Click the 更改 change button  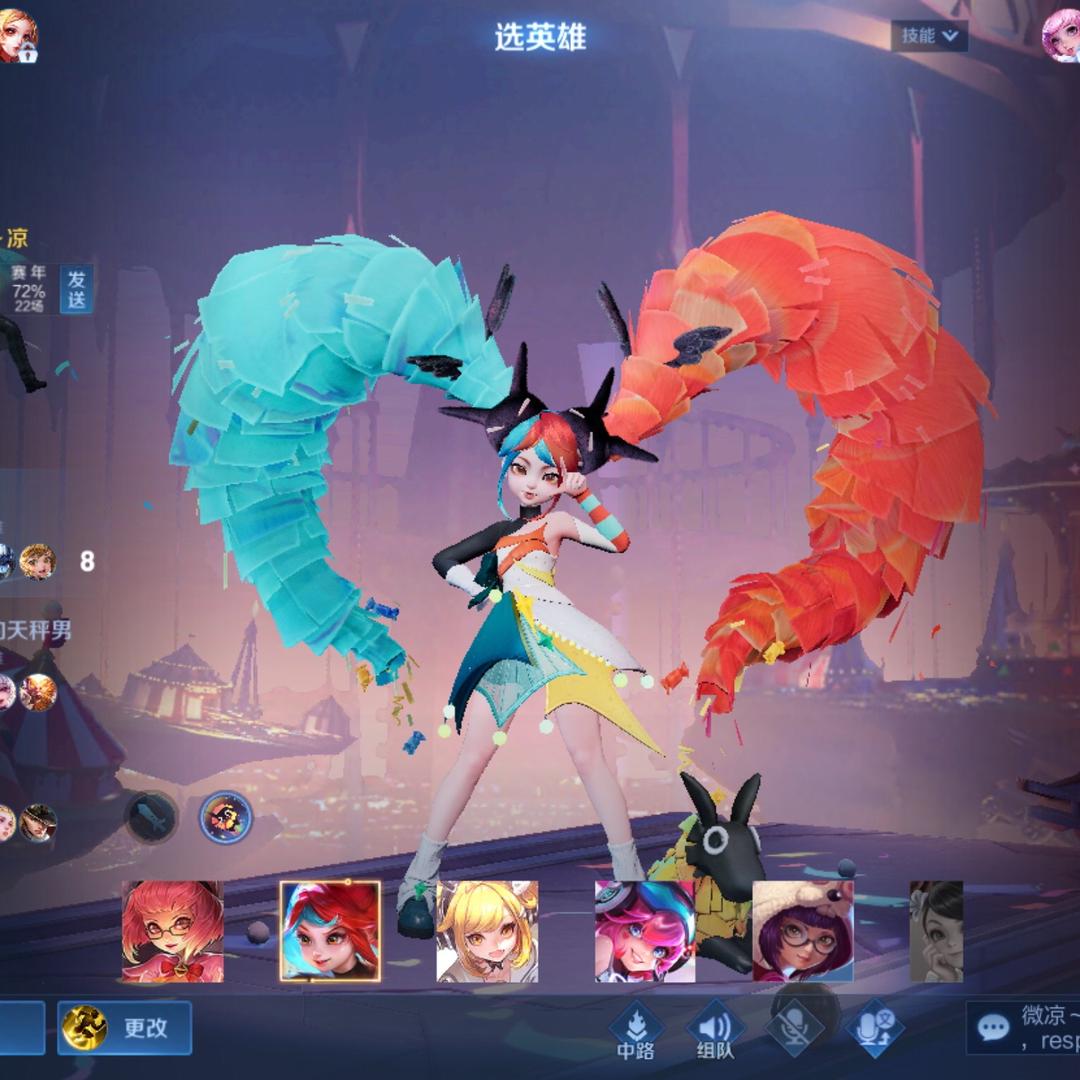point(125,1028)
